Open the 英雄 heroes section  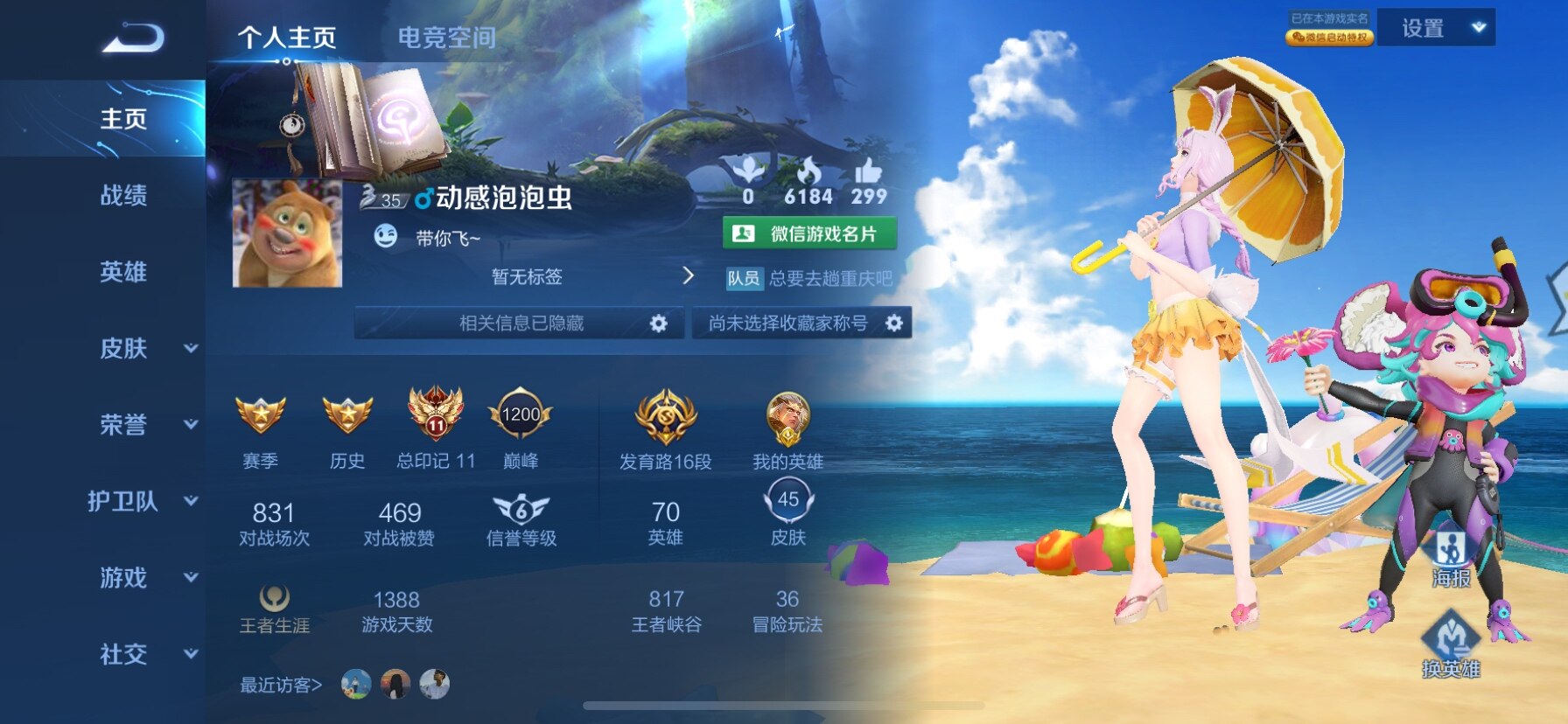point(123,272)
